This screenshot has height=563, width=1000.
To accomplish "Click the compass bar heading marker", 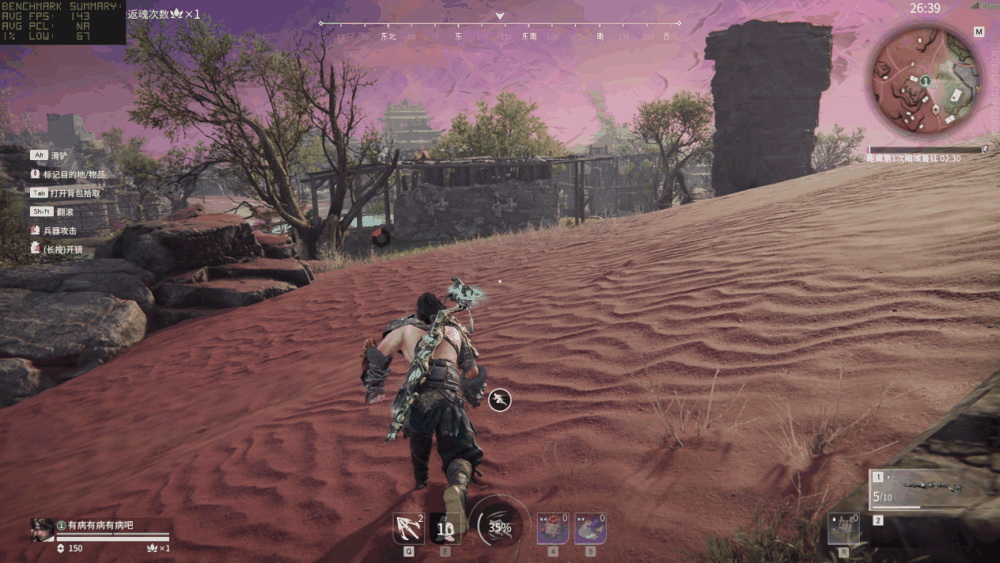I will click(500, 17).
